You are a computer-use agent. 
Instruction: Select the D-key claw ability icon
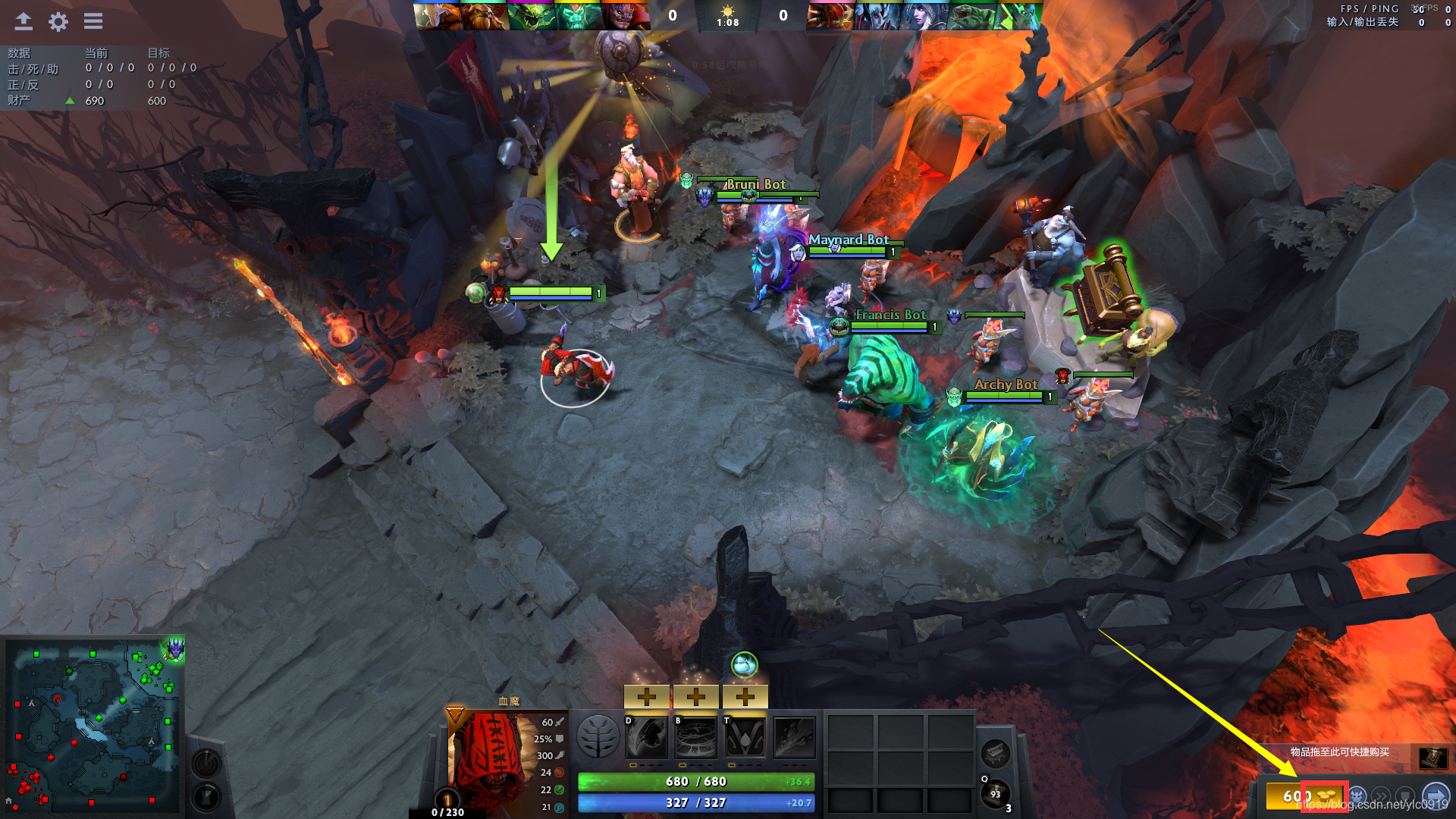tap(647, 737)
